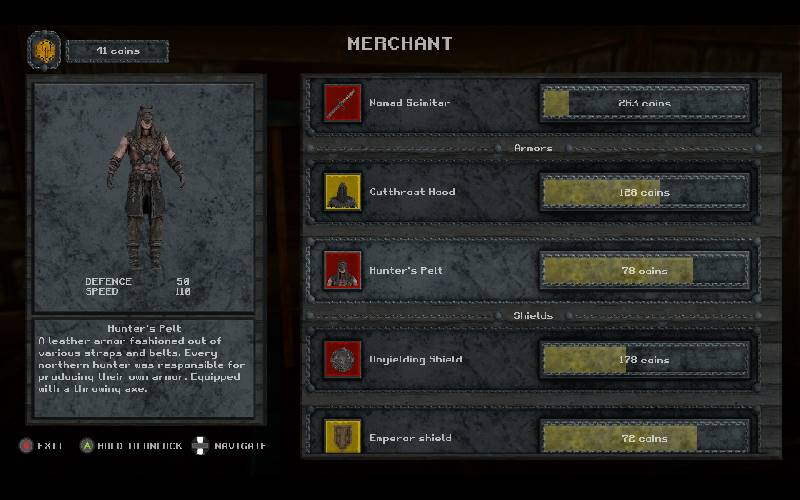Click the 78 coins Hunter's Pelt price bar
Screen dimensions: 800x500
(x=644, y=270)
